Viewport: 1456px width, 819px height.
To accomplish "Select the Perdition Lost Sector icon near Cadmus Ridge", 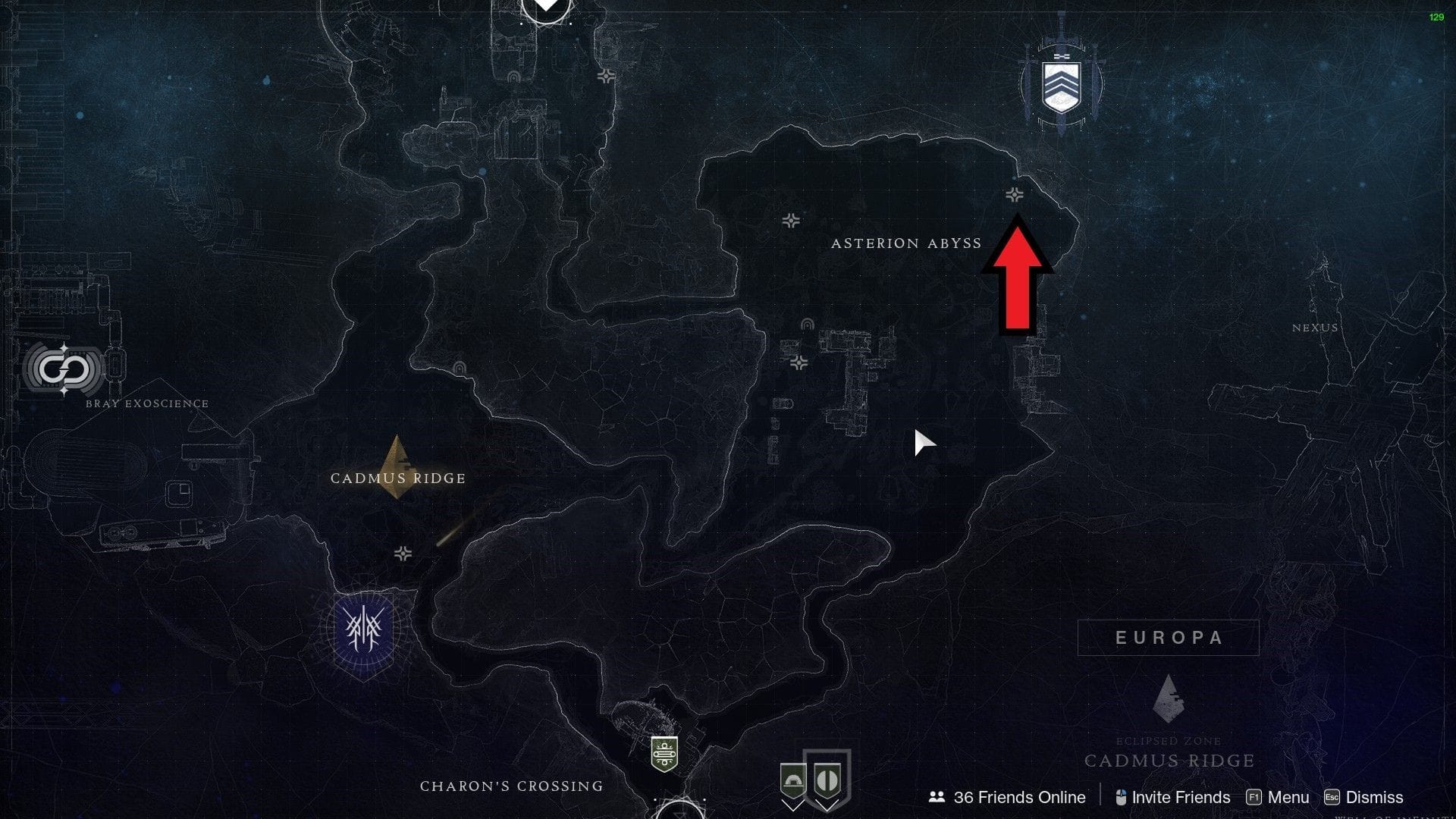I will pyautogui.click(x=403, y=554).
